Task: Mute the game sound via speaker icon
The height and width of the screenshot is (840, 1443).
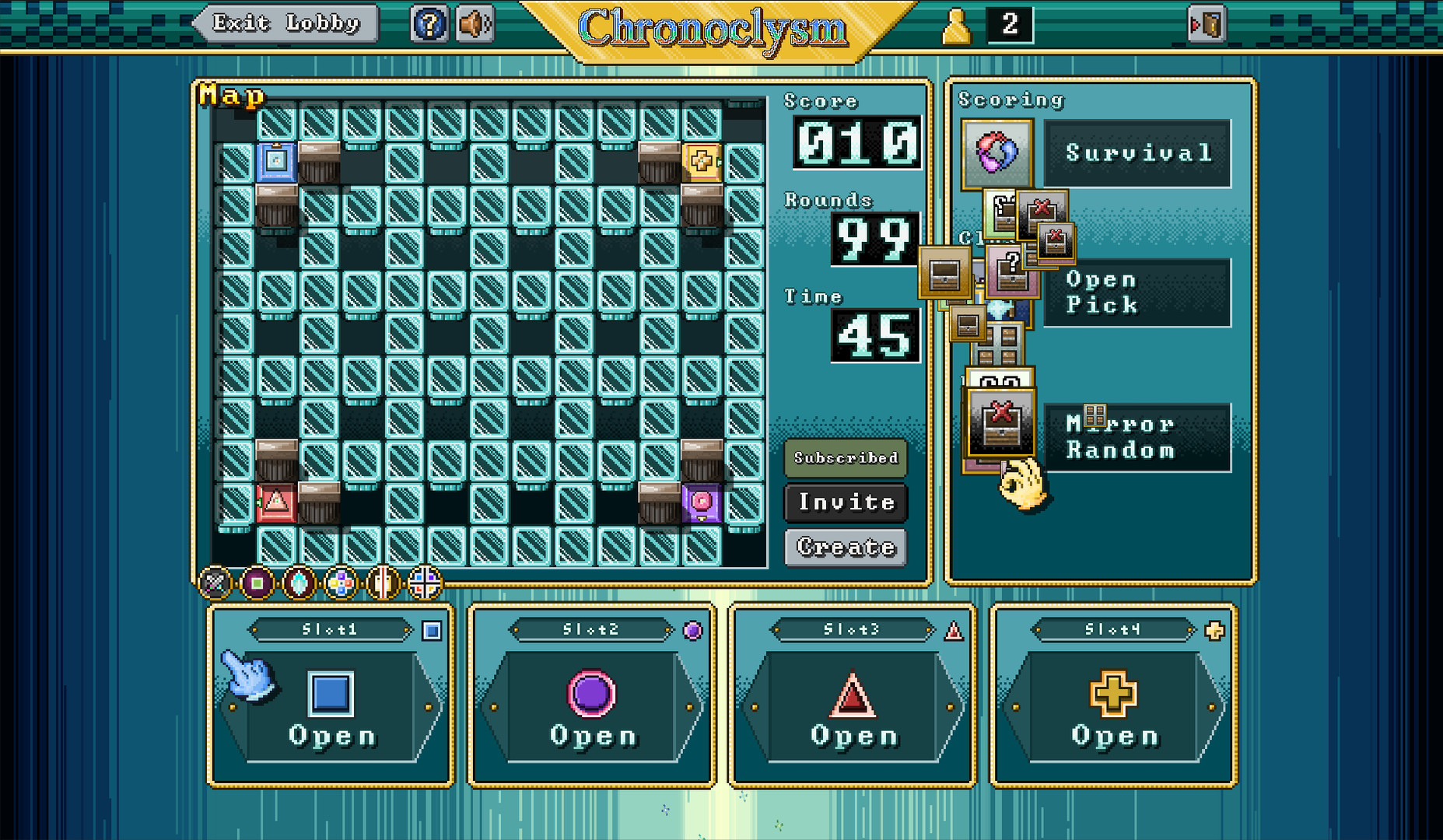Action: pos(474,23)
